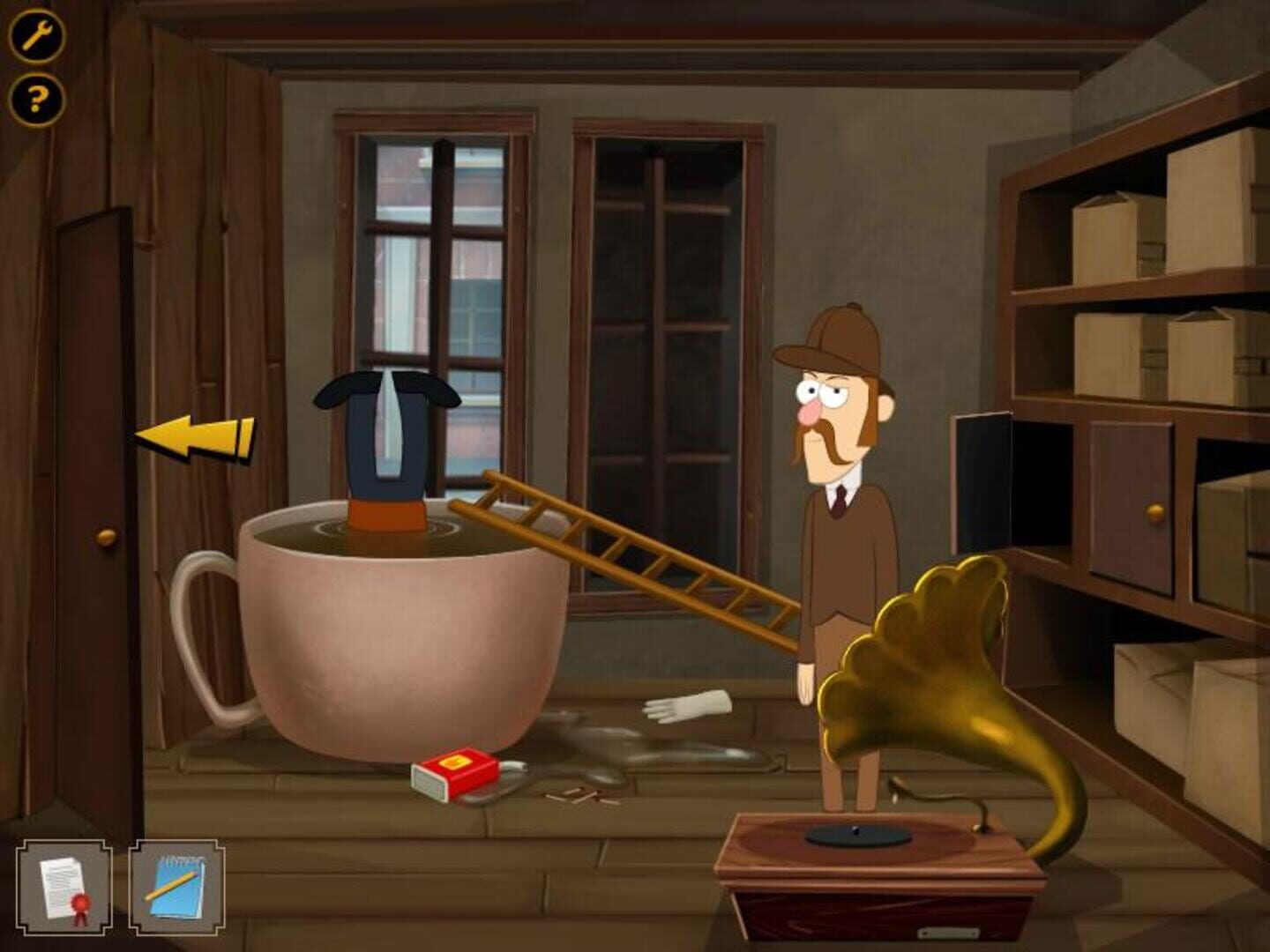1270x952 pixels.
Task: Open the detective's notepad with pencil
Action: click(x=173, y=886)
